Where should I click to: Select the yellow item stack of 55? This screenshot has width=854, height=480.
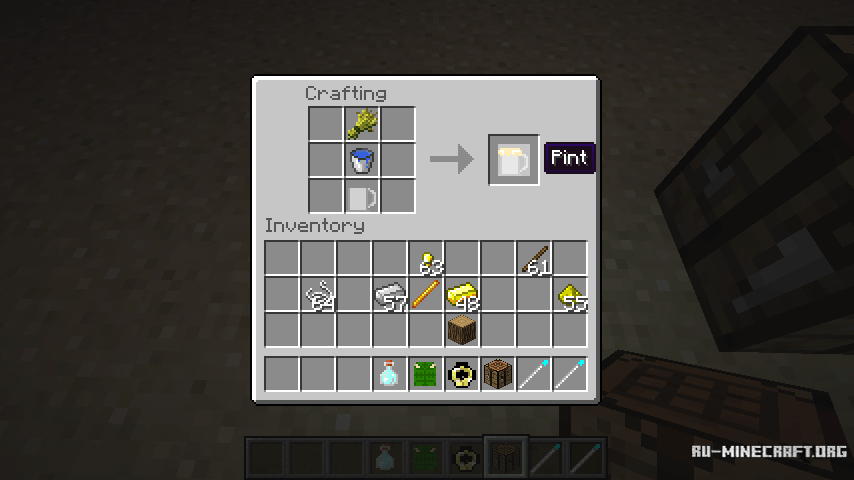pyautogui.click(x=570, y=295)
